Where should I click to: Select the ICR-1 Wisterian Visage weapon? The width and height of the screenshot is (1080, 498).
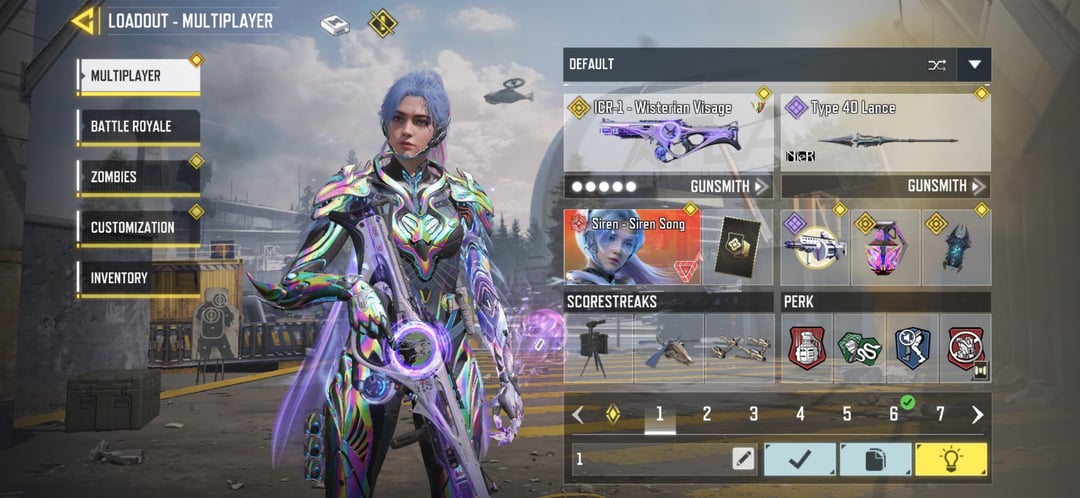(x=668, y=132)
